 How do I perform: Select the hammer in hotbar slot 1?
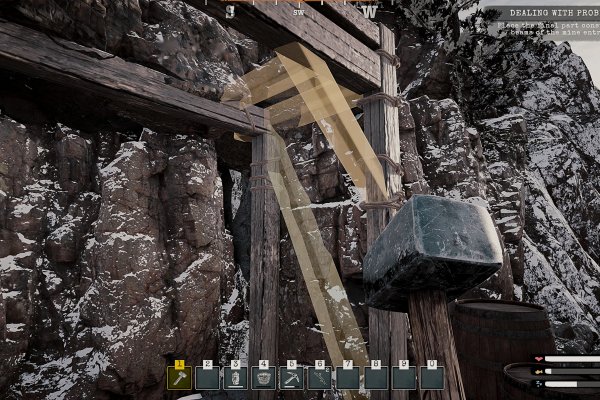tap(180, 378)
